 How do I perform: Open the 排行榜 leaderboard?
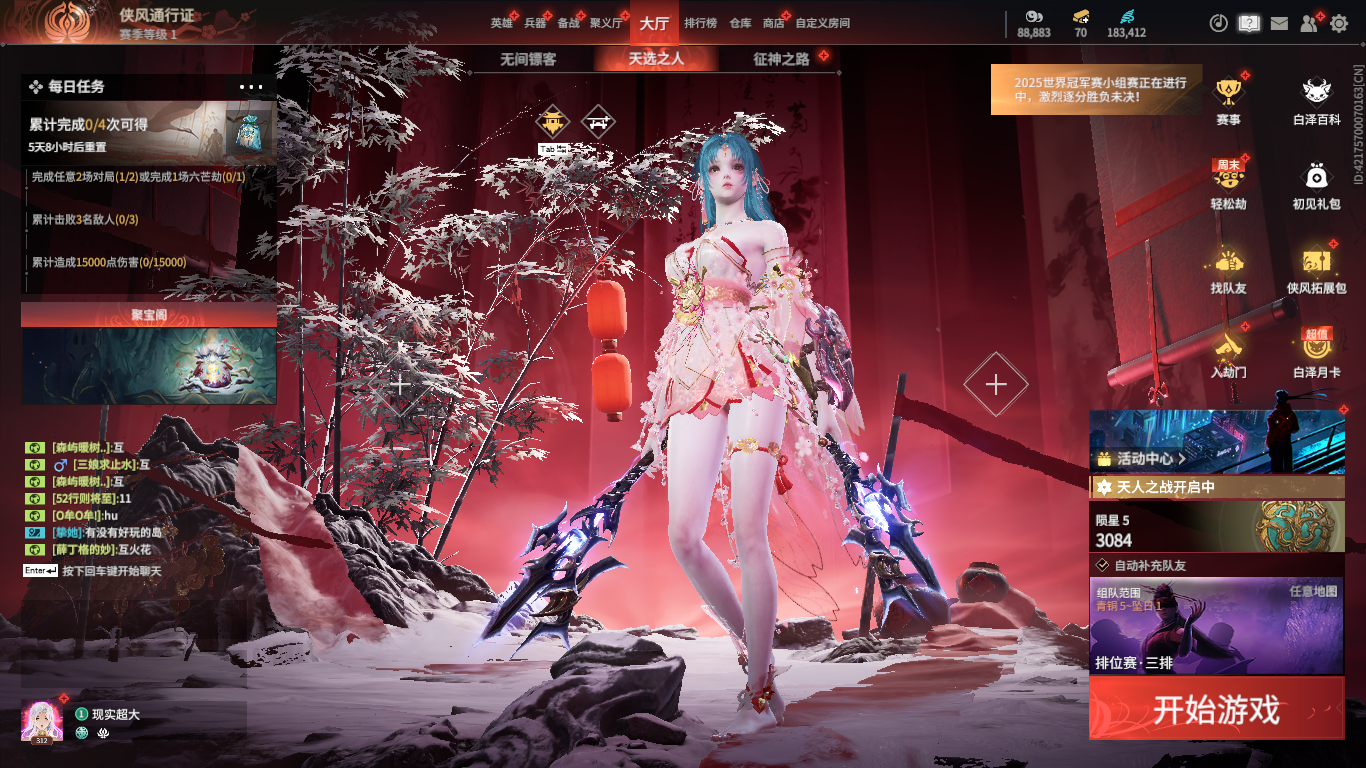pos(700,23)
